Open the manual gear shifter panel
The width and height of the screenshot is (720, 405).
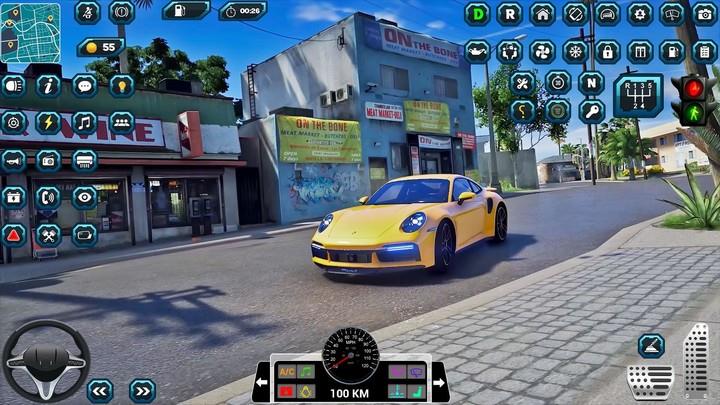(x=637, y=96)
